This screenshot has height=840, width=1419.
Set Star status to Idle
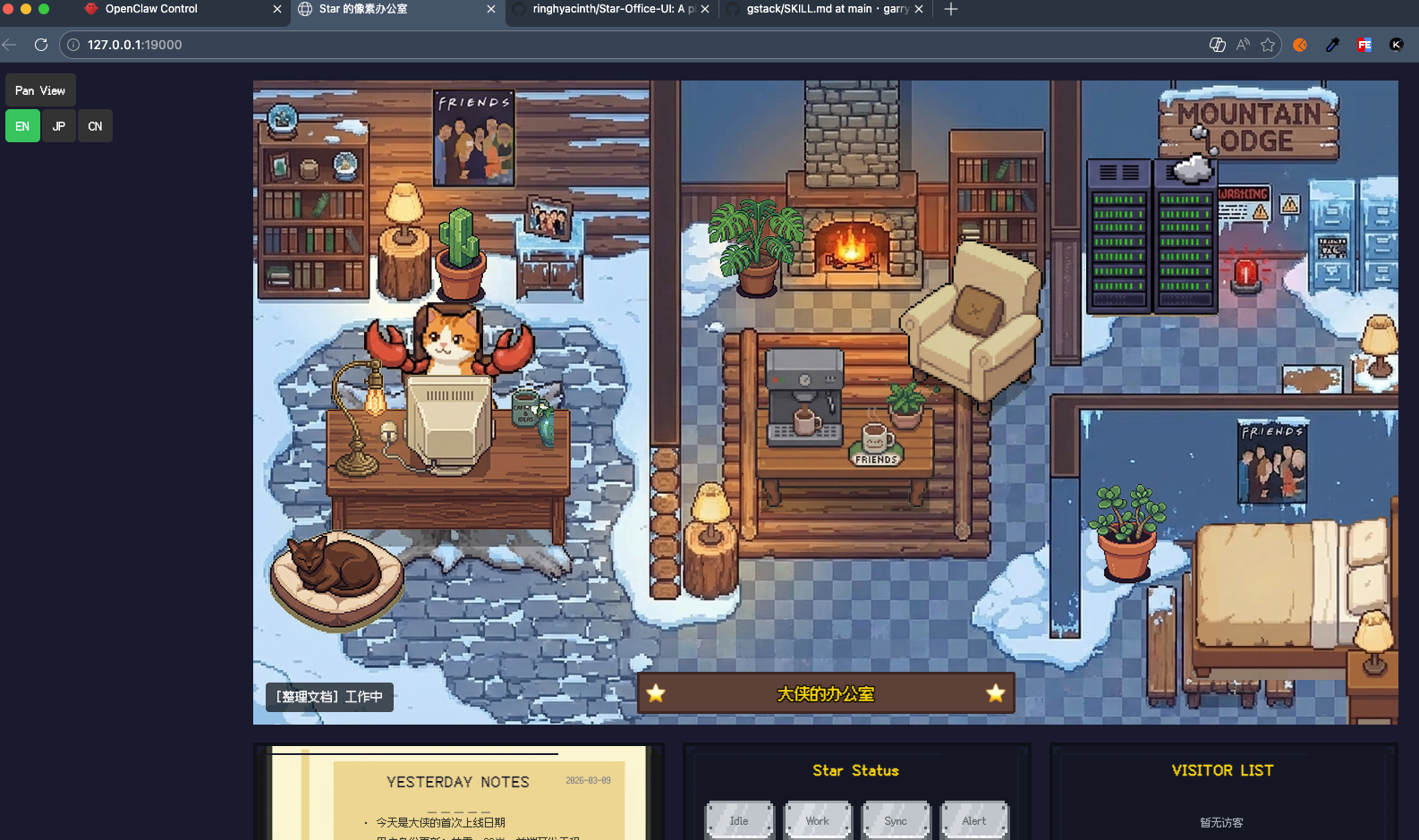click(x=739, y=820)
